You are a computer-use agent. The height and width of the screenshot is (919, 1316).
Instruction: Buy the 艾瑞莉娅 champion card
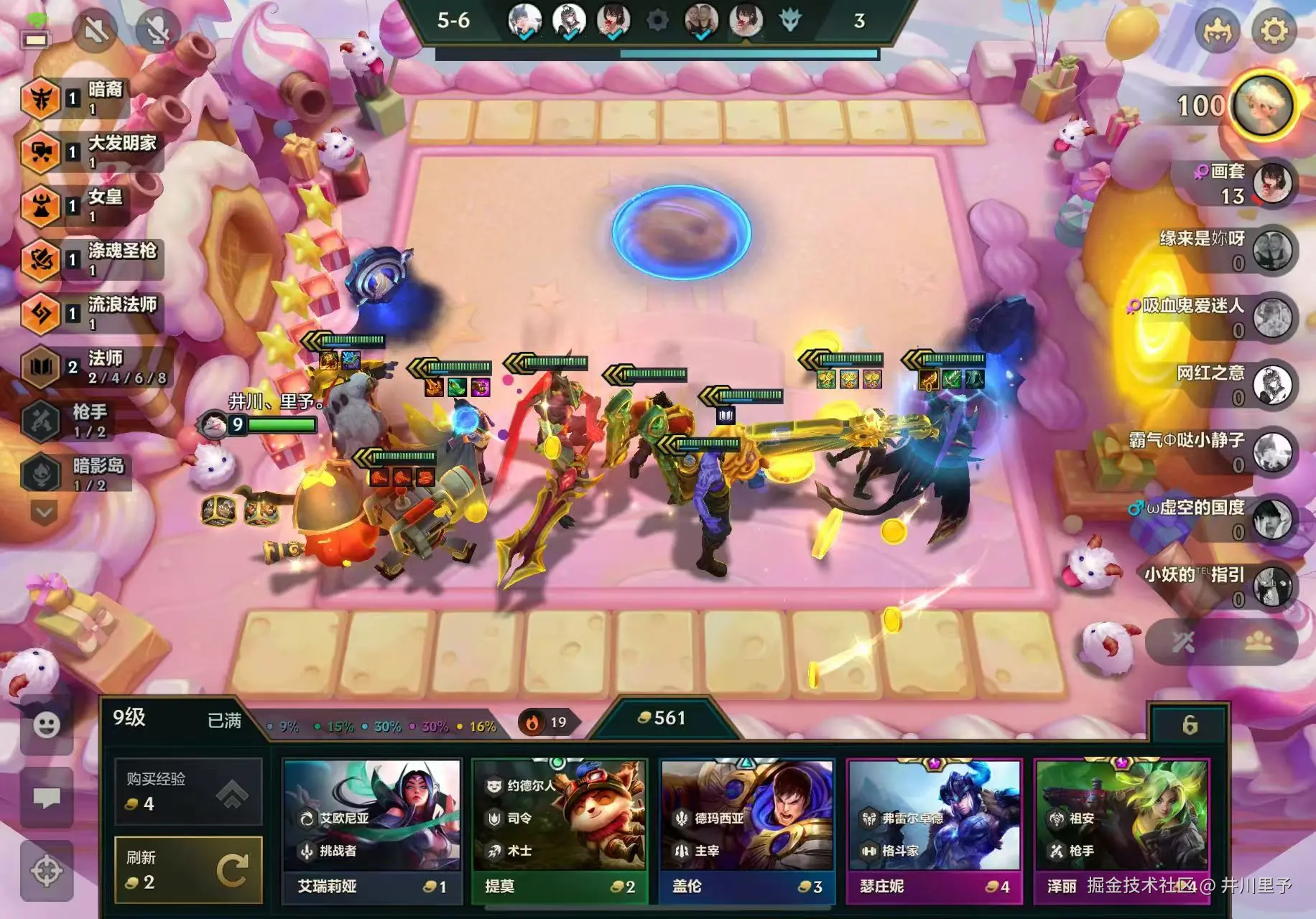coord(371,831)
